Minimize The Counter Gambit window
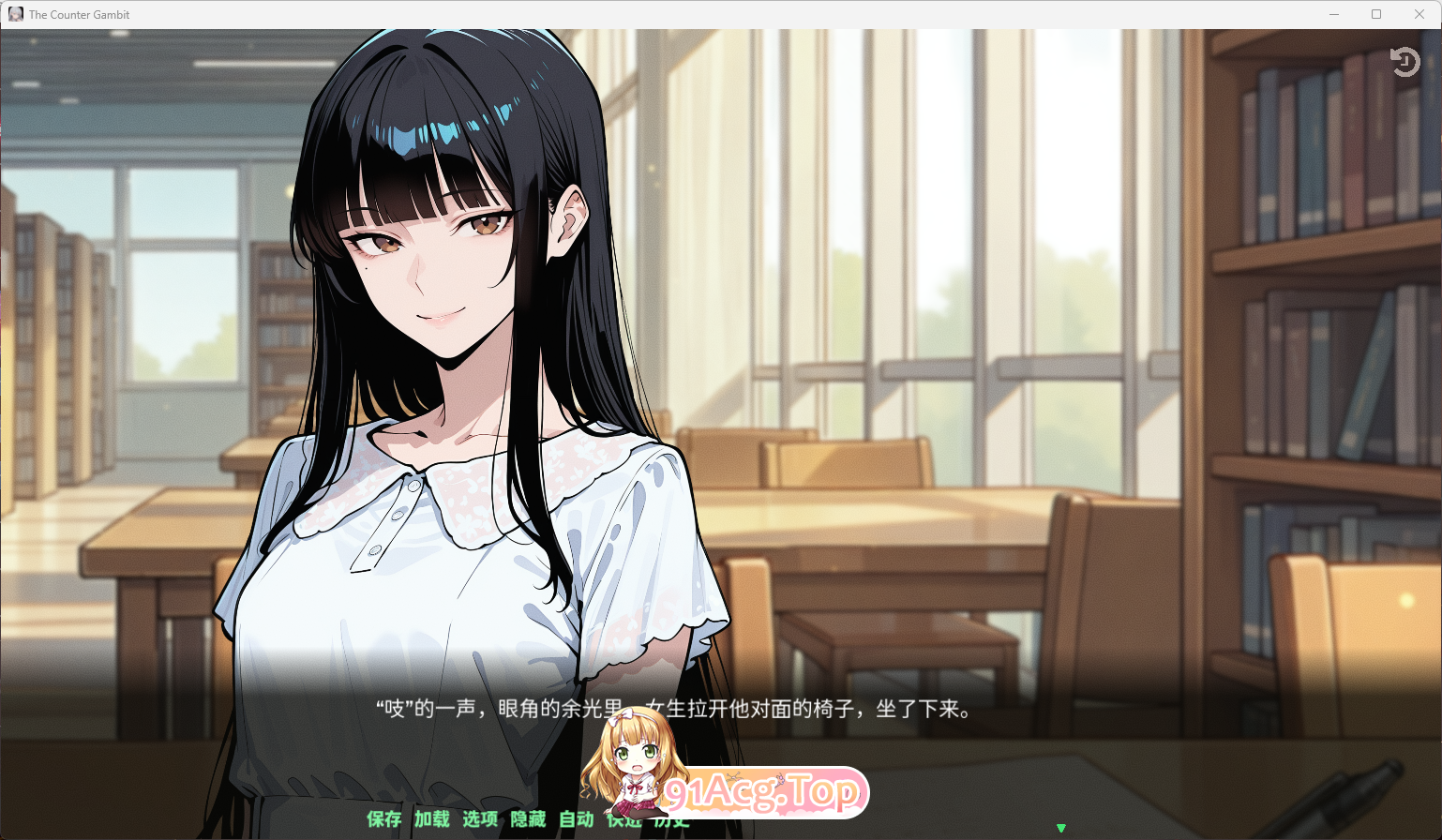This screenshot has width=1442, height=840. [x=1333, y=14]
